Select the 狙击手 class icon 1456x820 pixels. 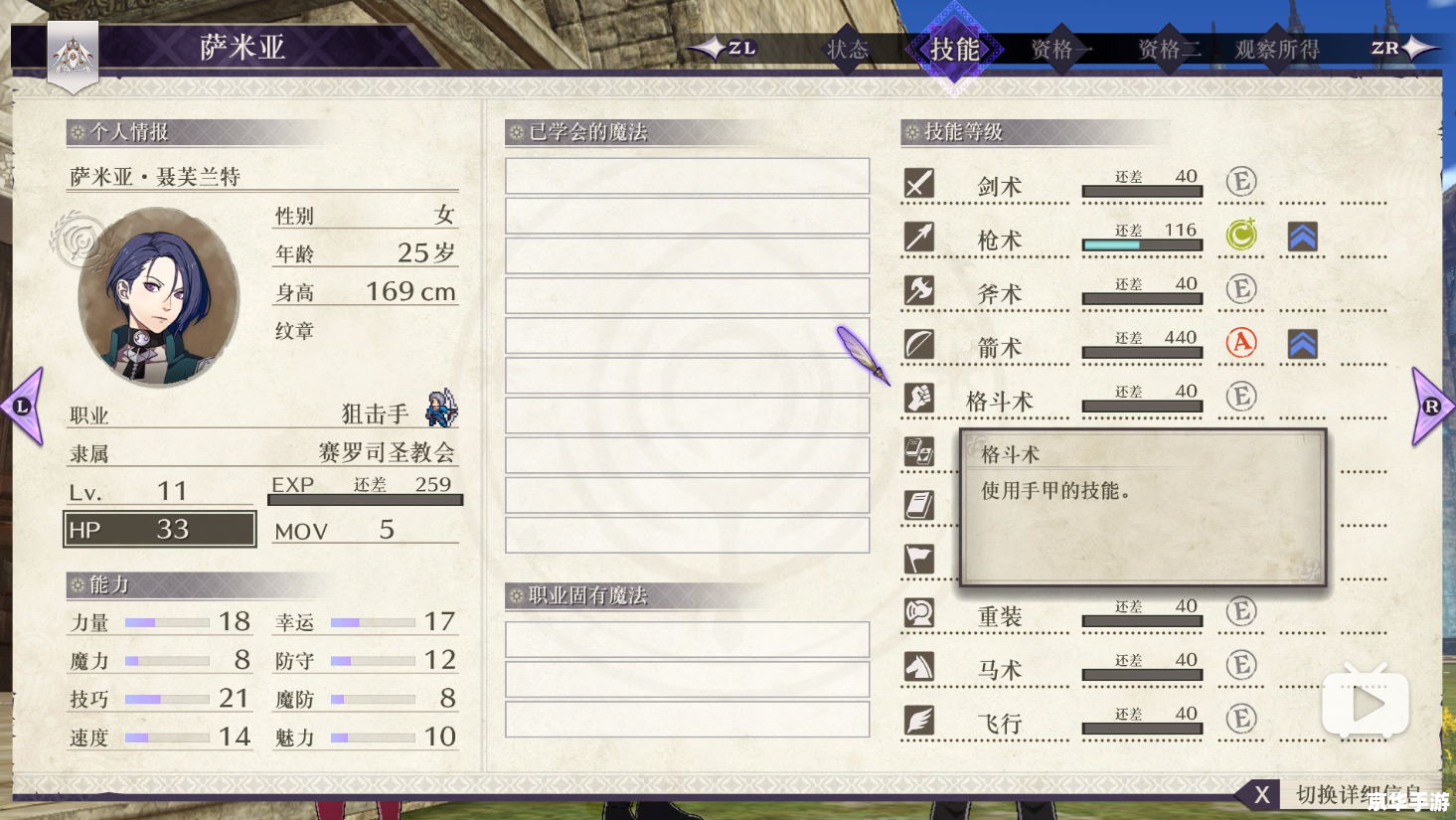point(441,409)
